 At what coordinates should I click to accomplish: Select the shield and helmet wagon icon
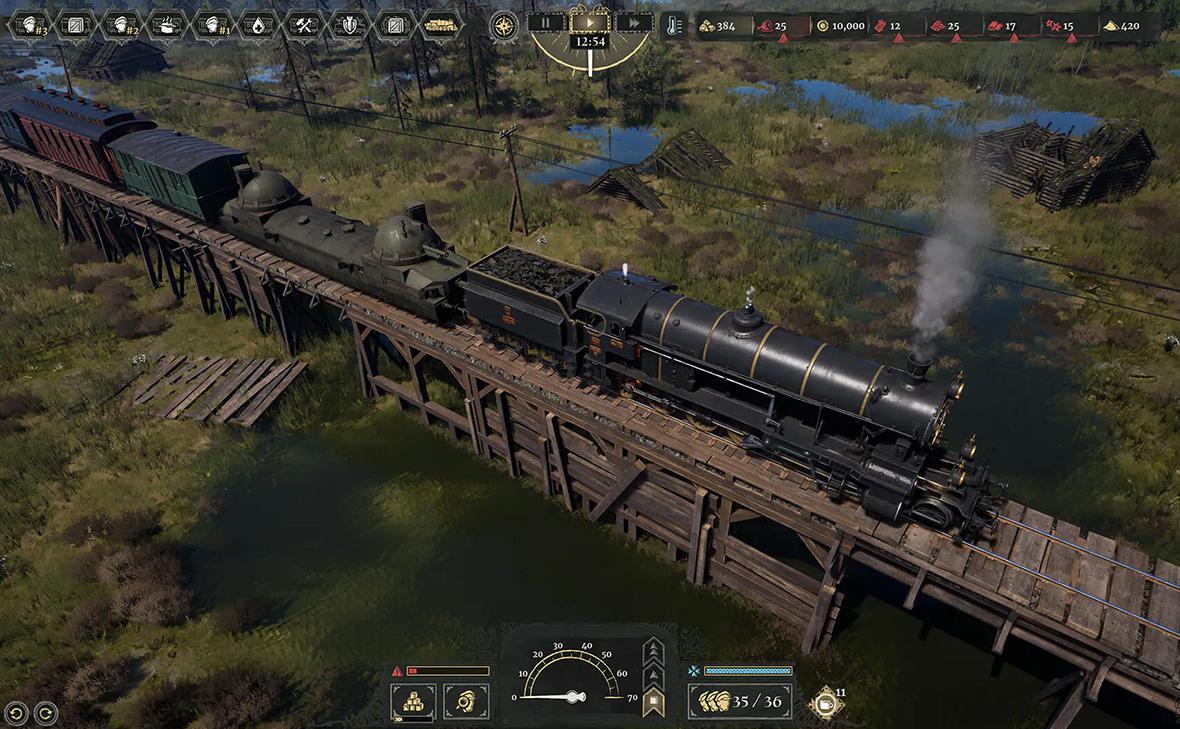coord(349,24)
